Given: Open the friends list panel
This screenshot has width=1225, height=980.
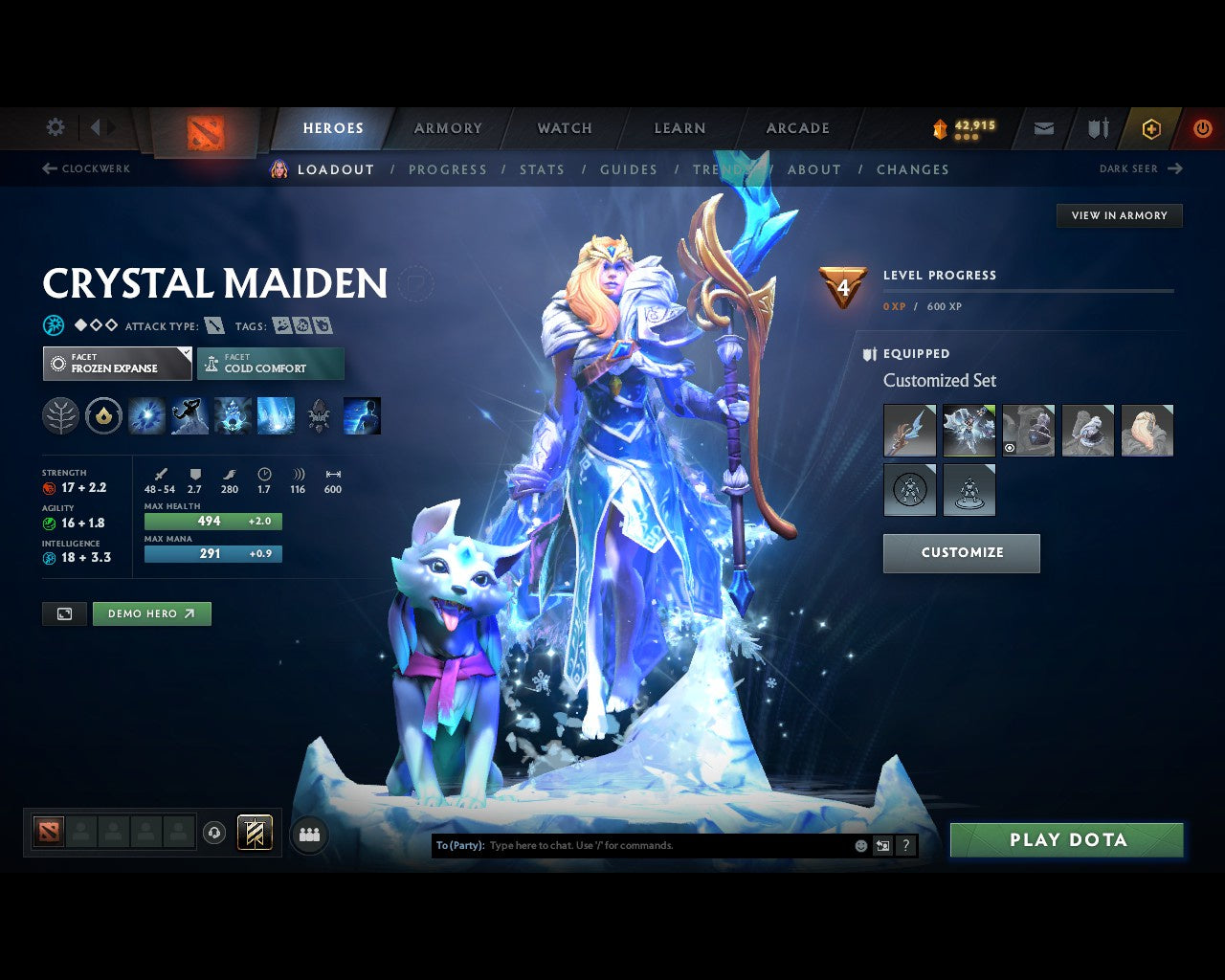Looking at the screenshot, I should 308,834.
